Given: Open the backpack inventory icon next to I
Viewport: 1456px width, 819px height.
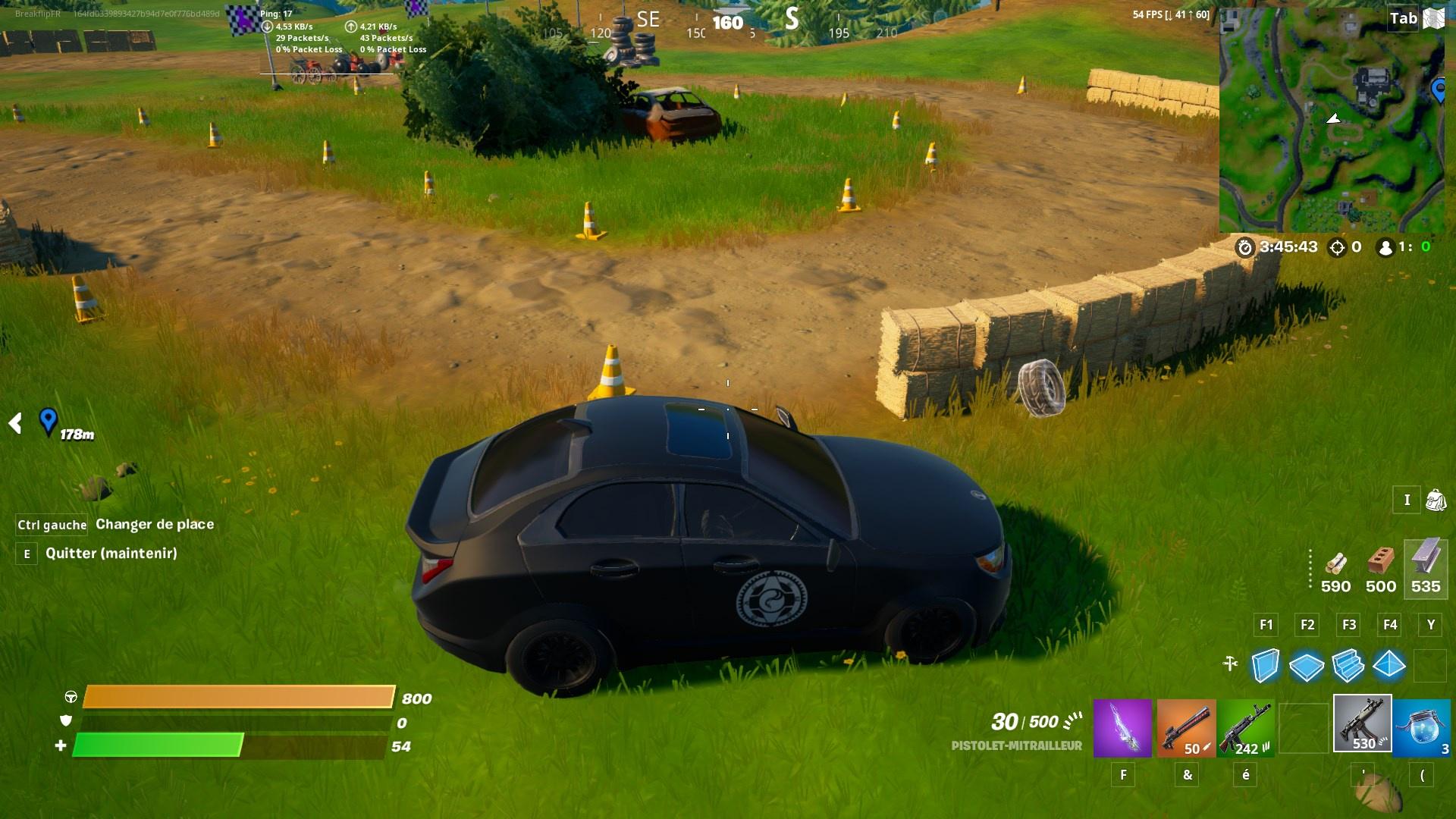Looking at the screenshot, I should click(1436, 500).
